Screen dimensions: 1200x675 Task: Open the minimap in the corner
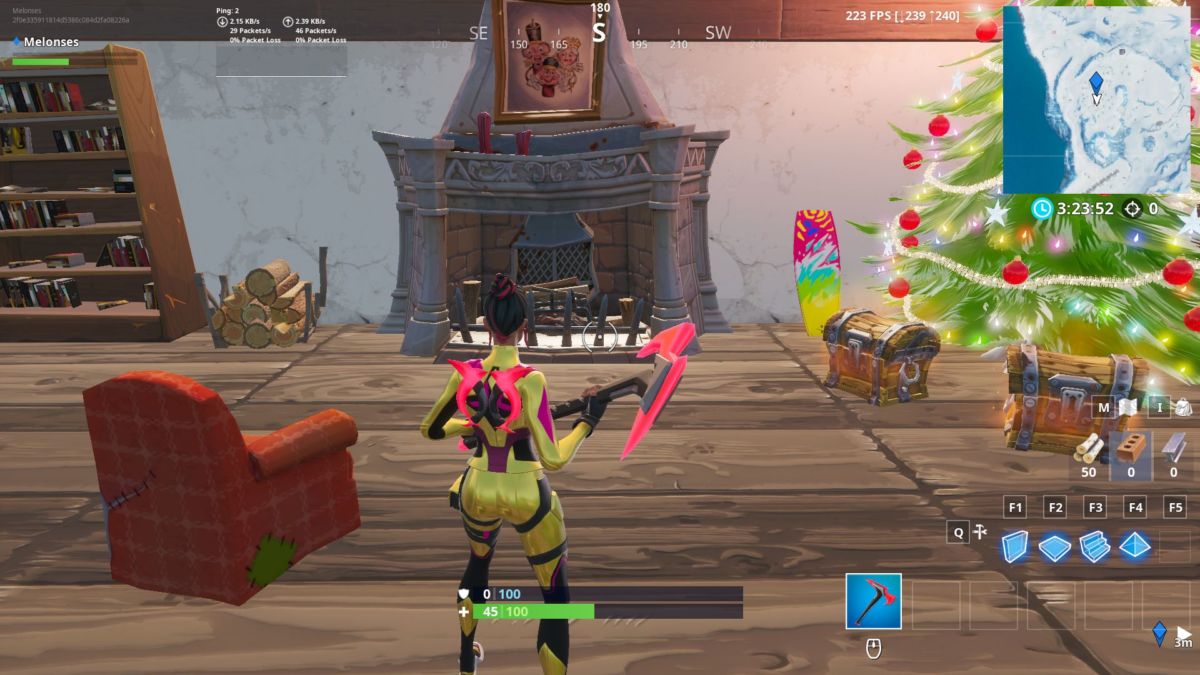click(x=1096, y=100)
